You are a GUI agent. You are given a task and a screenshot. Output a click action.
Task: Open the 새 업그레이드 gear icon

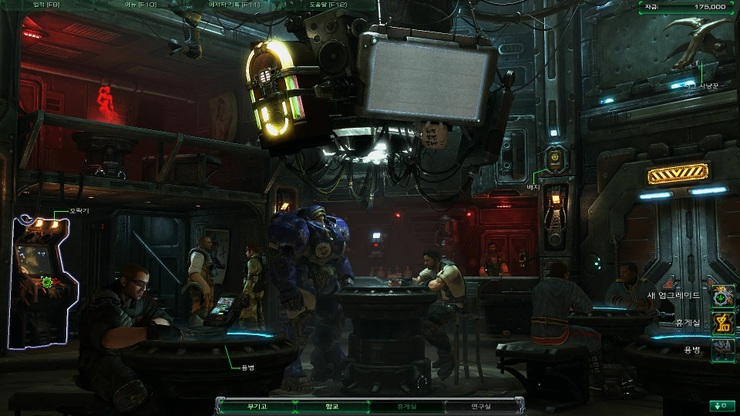click(722, 296)
